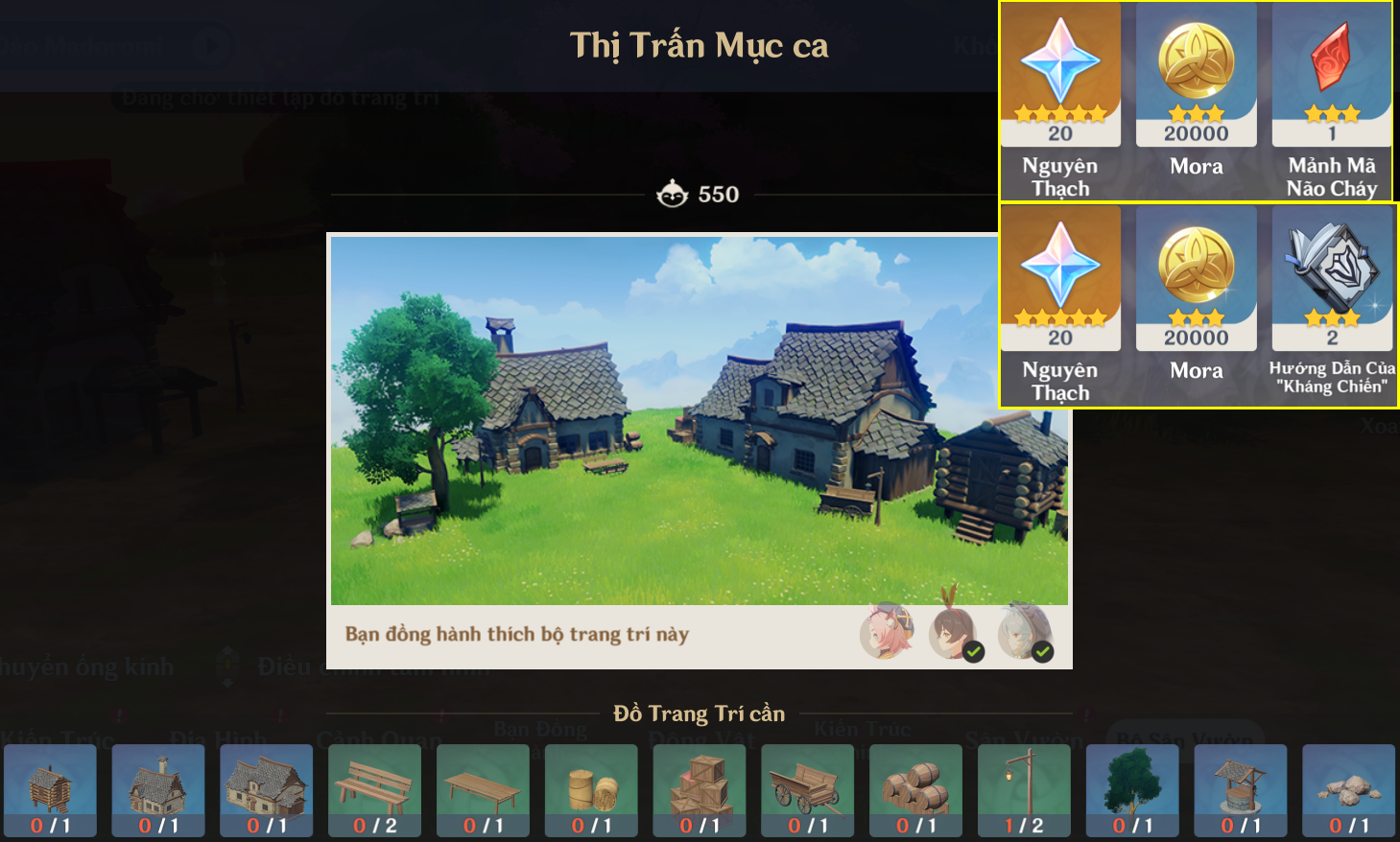Viewport: 1400px width, 842px height.
Task: Open the Cảnh Quan category tab
Action: click(379, 738)
